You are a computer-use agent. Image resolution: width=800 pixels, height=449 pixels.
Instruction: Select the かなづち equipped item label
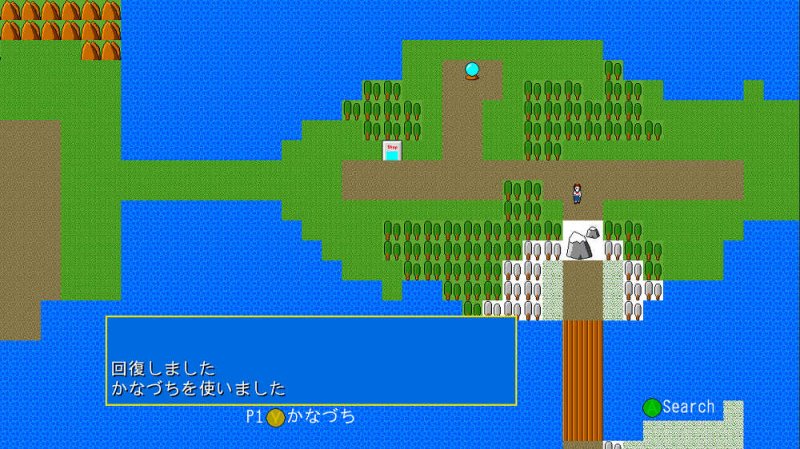pyautogui.click(x=320, y=417)
